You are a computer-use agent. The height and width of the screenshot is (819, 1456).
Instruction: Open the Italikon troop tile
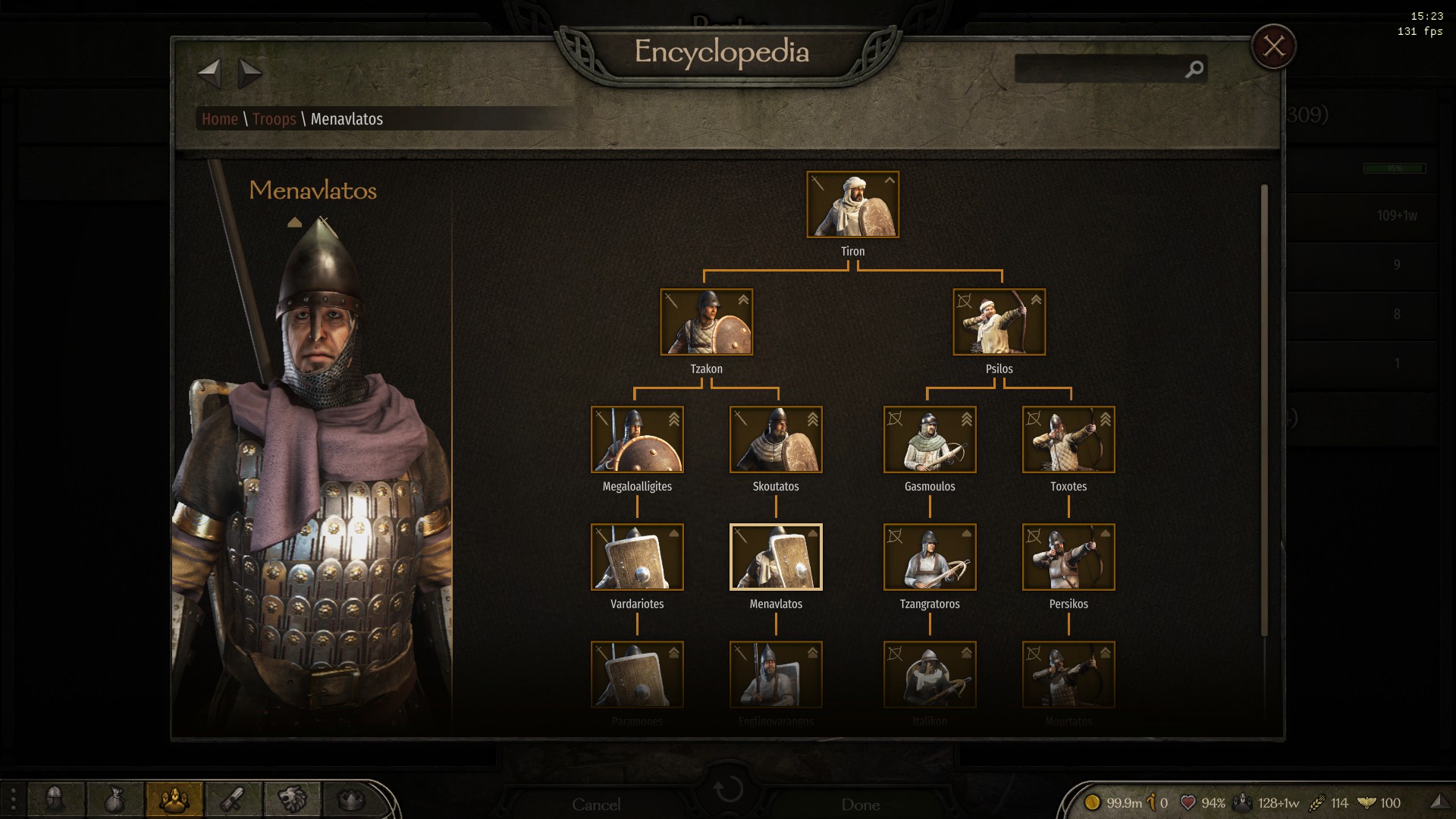click(930, 675)
